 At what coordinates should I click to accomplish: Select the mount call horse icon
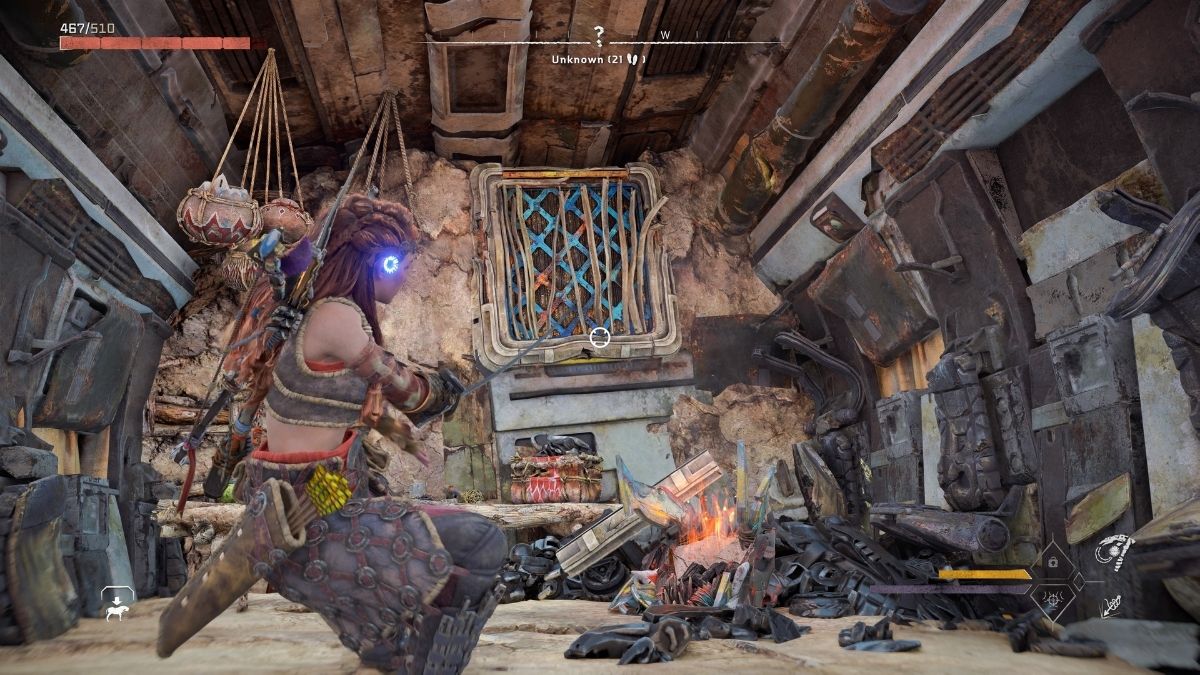pos(118,600)
